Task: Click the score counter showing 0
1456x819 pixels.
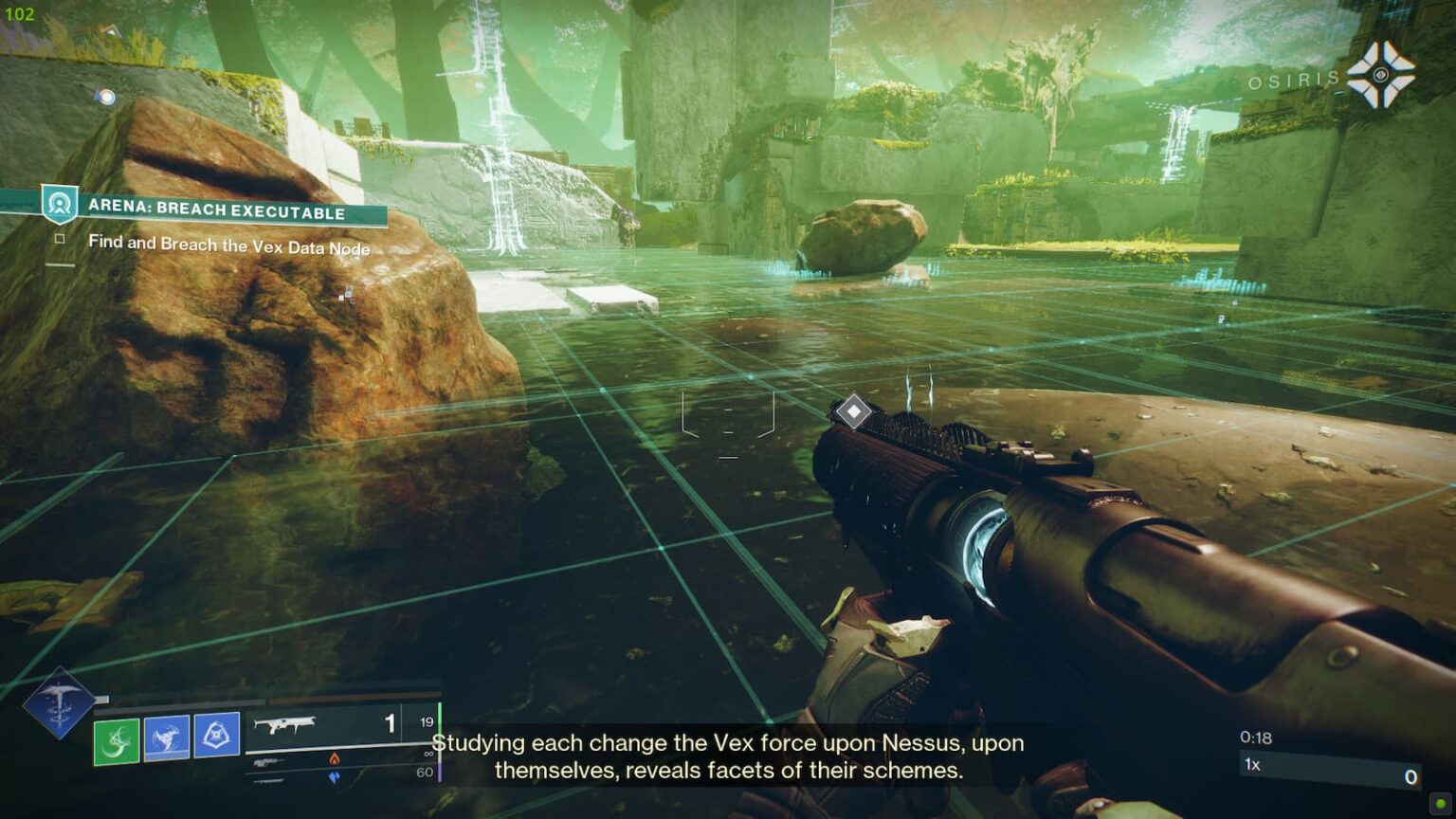Action: (x=1411, y=776)
